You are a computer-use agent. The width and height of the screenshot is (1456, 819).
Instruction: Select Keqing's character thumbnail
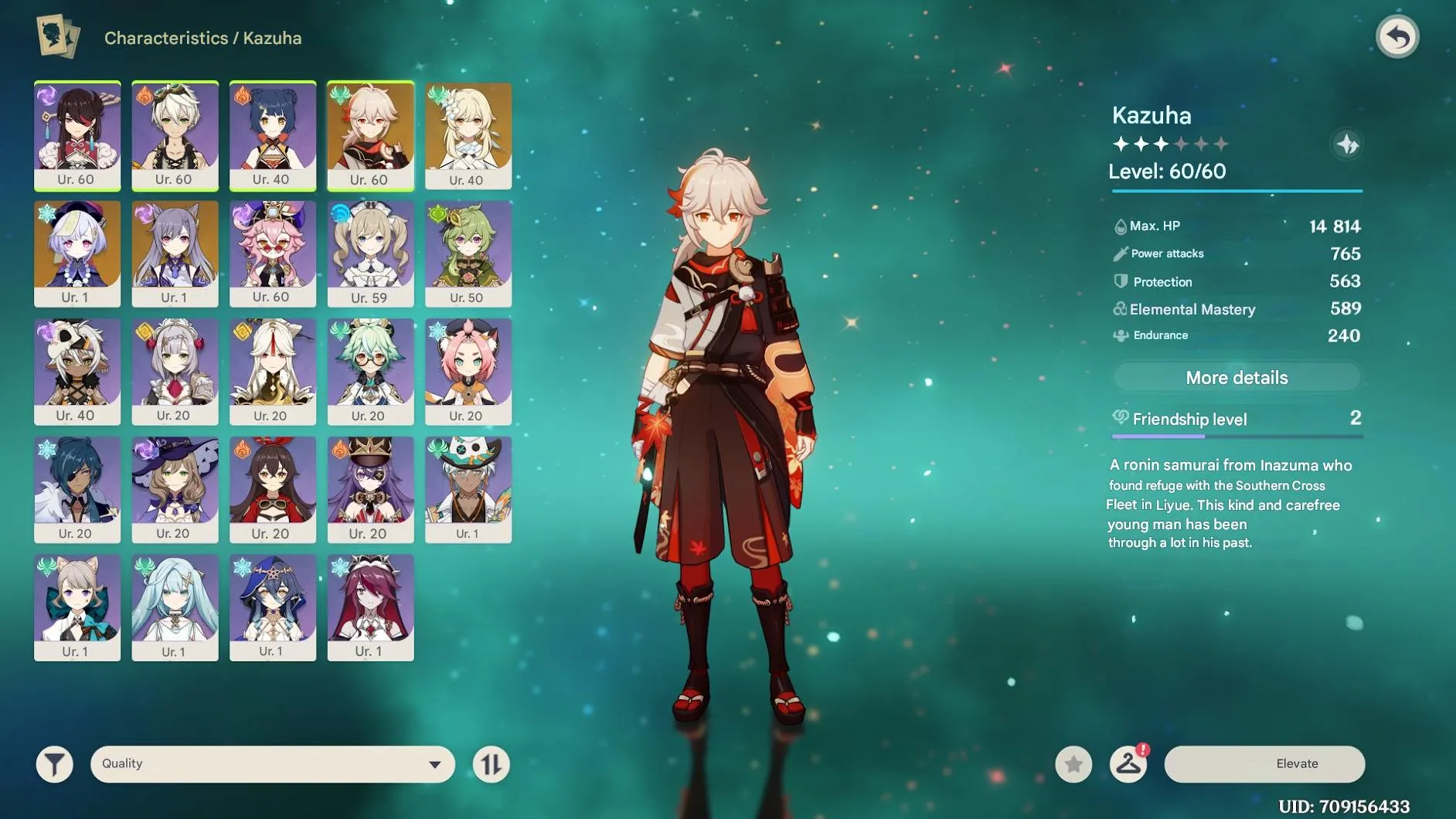pos(175,253)
